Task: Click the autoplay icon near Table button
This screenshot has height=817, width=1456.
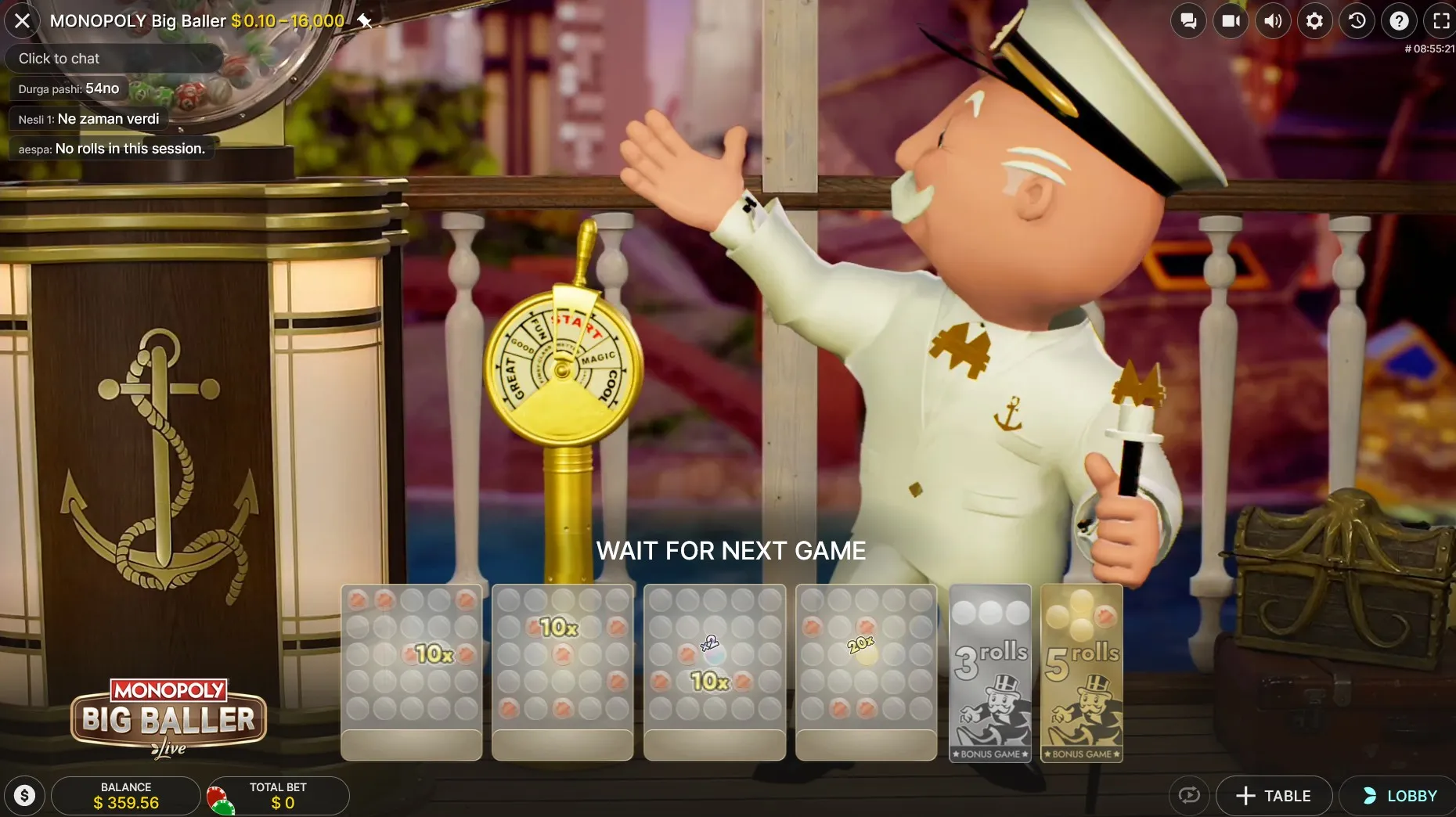Action: coord(1189,795)
